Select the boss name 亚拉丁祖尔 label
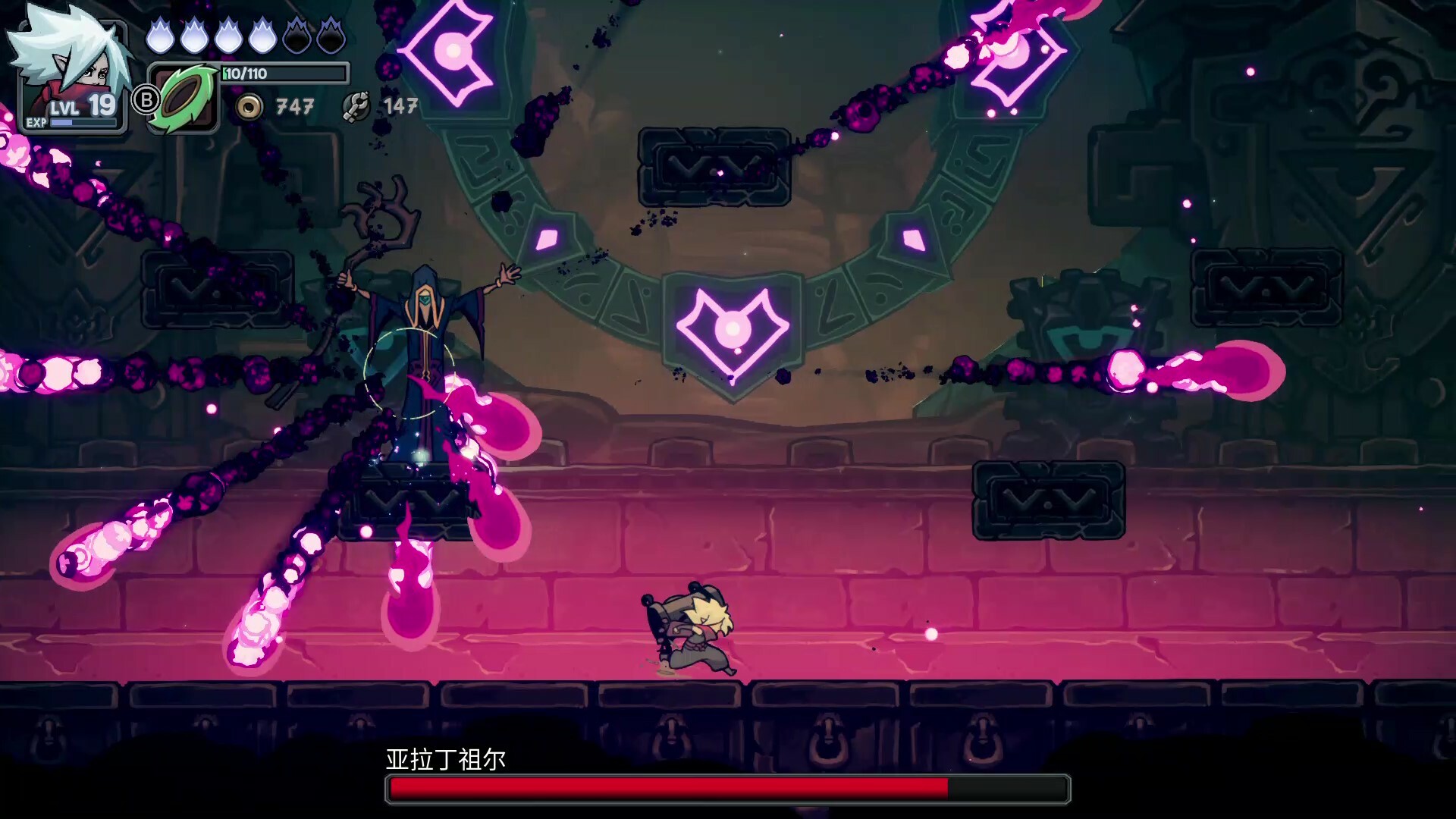1456x819 pixels. [444, 757]
